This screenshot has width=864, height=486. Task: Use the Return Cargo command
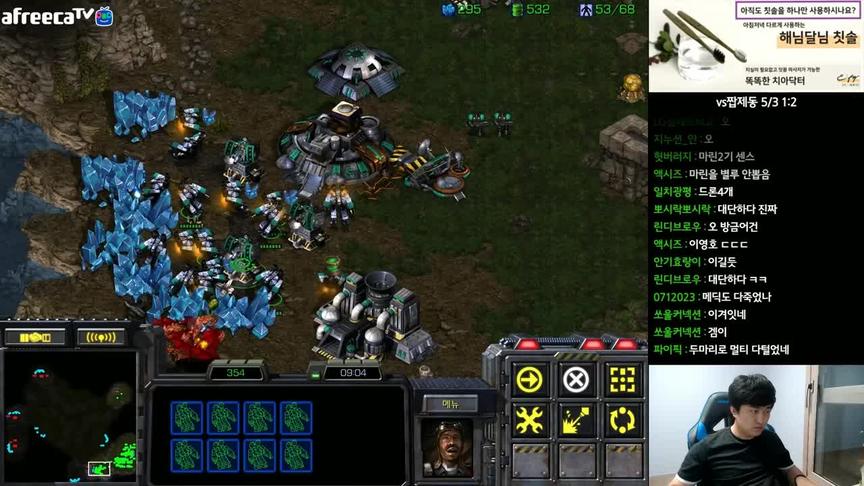point(622,419)
